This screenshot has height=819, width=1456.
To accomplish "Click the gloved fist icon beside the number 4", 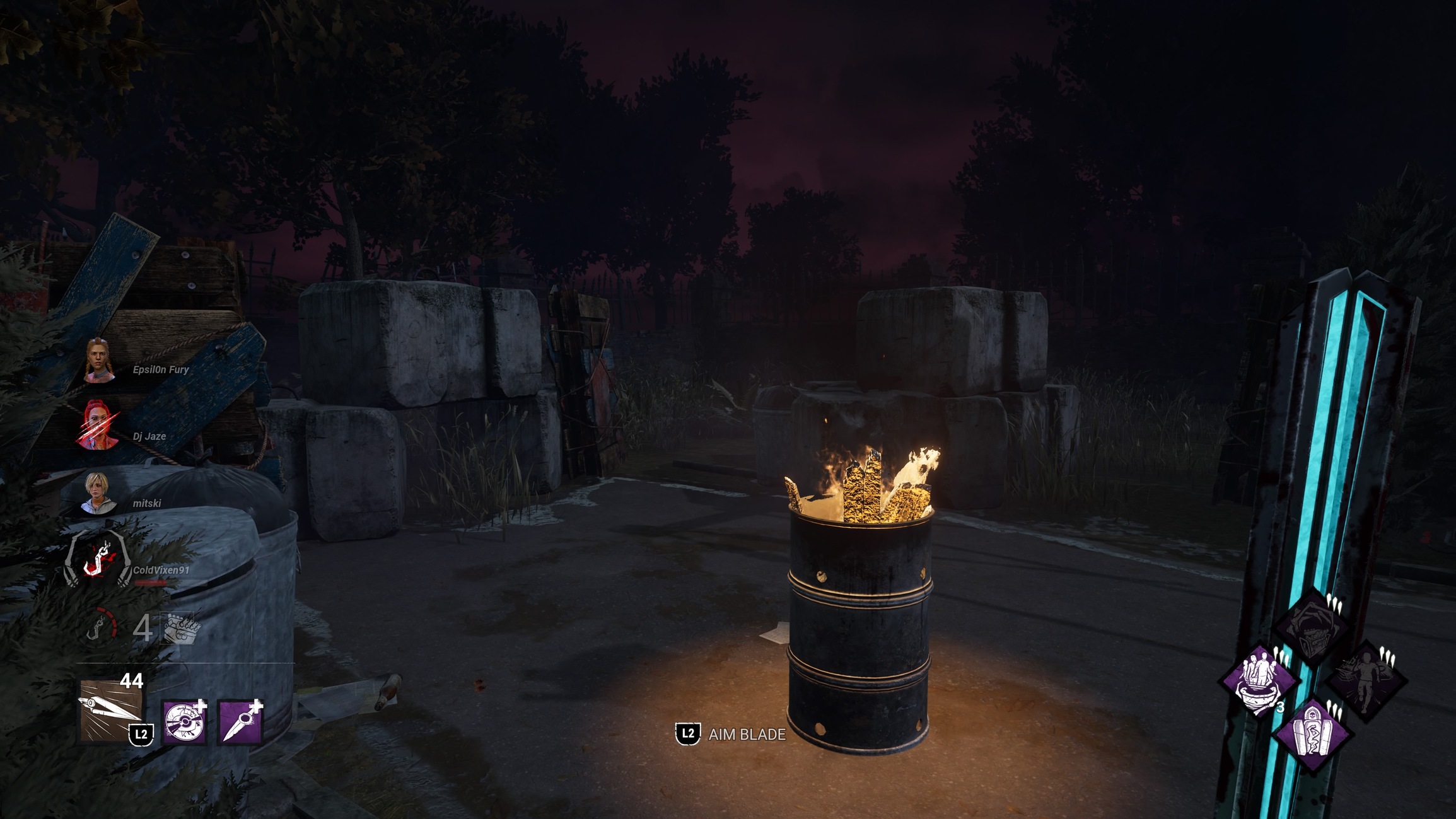I will (180, 627).
